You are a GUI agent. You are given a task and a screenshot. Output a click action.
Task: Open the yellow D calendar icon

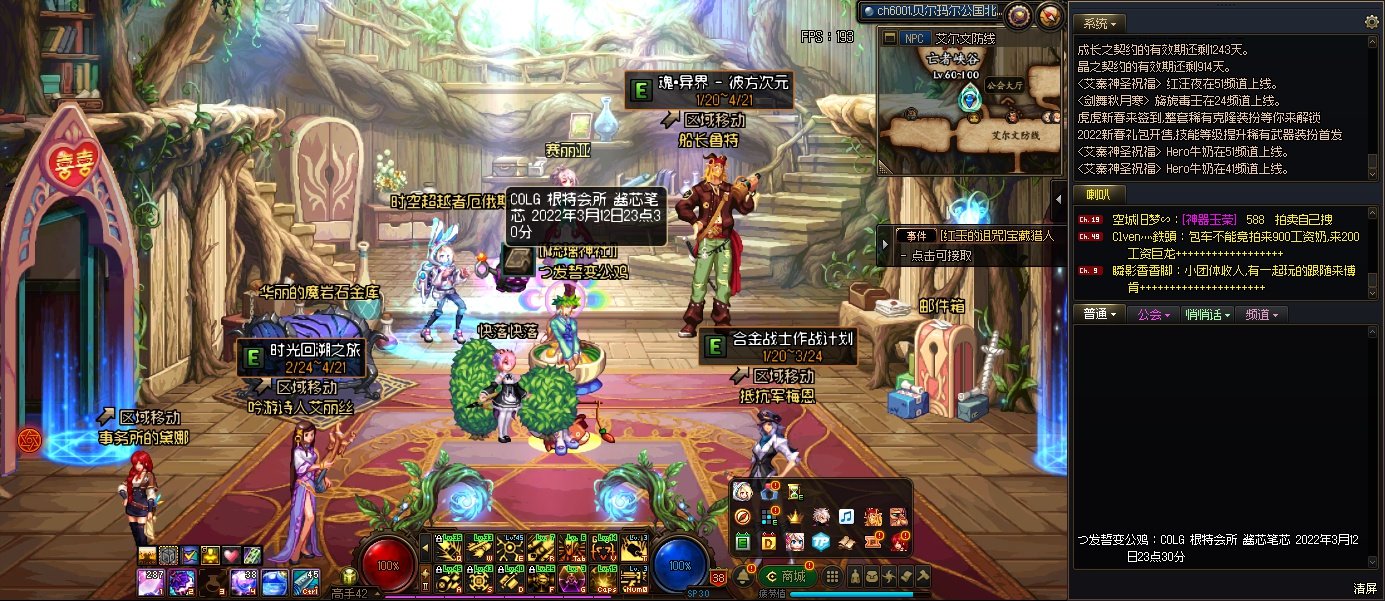768,542
